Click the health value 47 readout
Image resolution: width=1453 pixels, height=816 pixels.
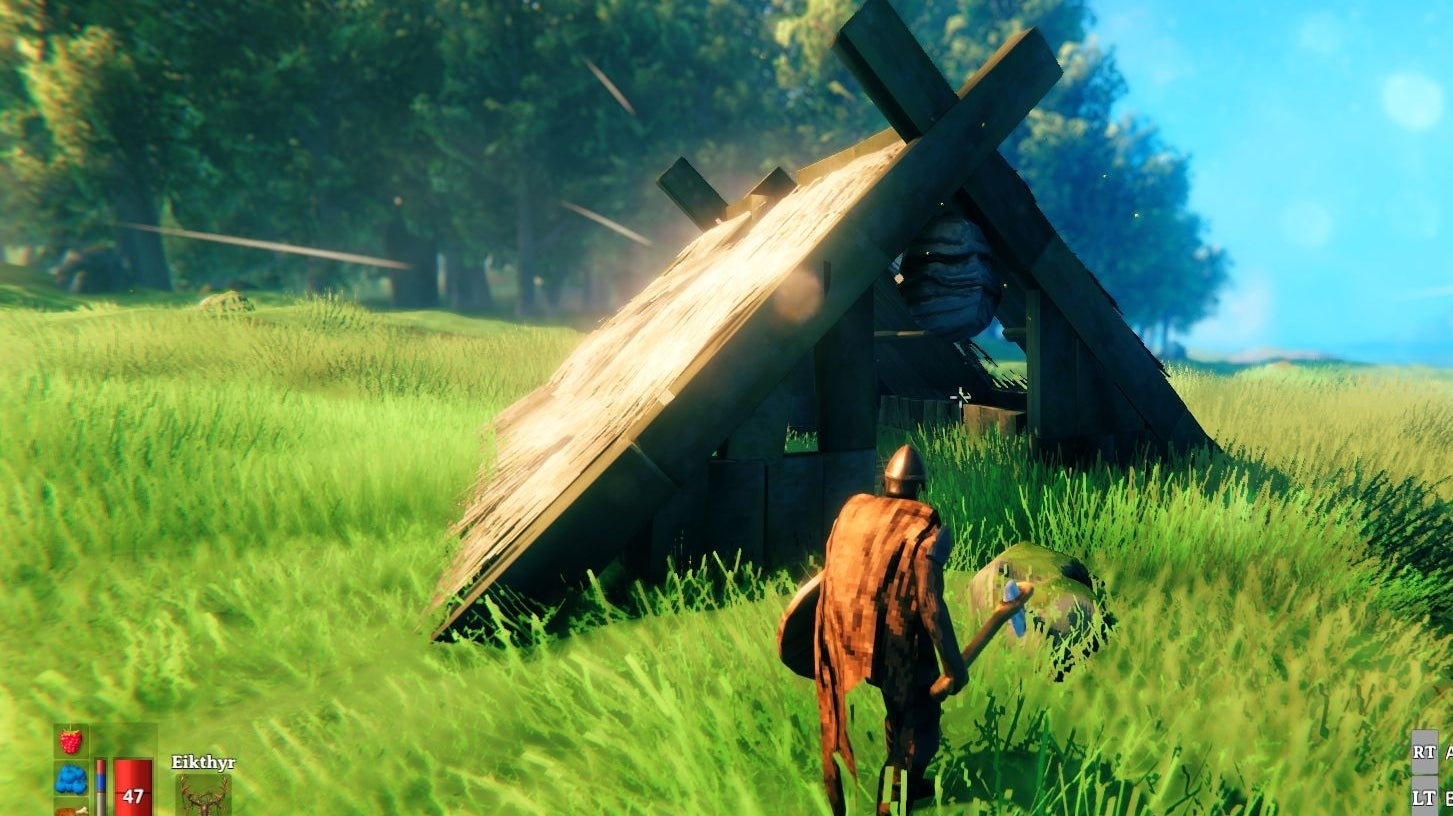(133, 796)
